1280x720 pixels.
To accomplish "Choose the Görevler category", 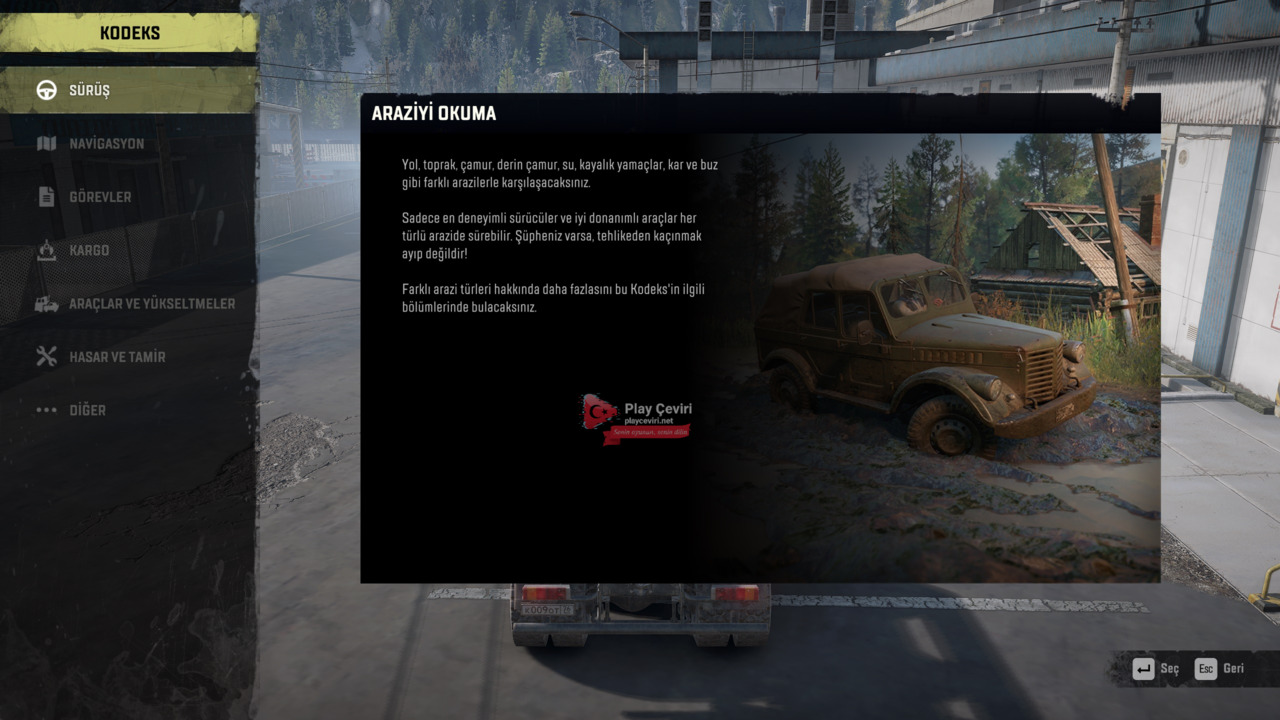I will pyautogui.click(x=100, y=197).
